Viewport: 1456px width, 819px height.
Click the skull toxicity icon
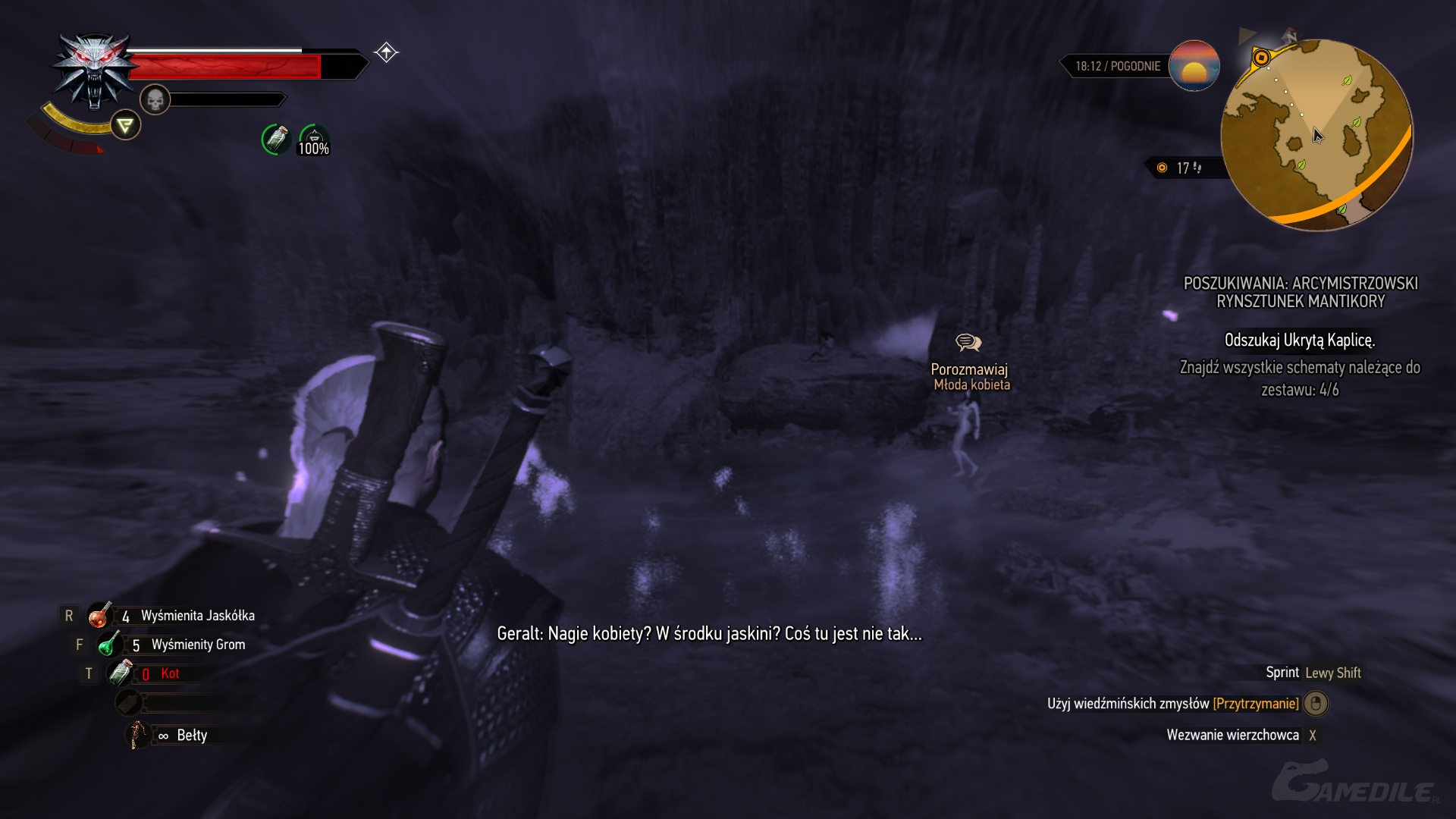(x=155, y=99)
